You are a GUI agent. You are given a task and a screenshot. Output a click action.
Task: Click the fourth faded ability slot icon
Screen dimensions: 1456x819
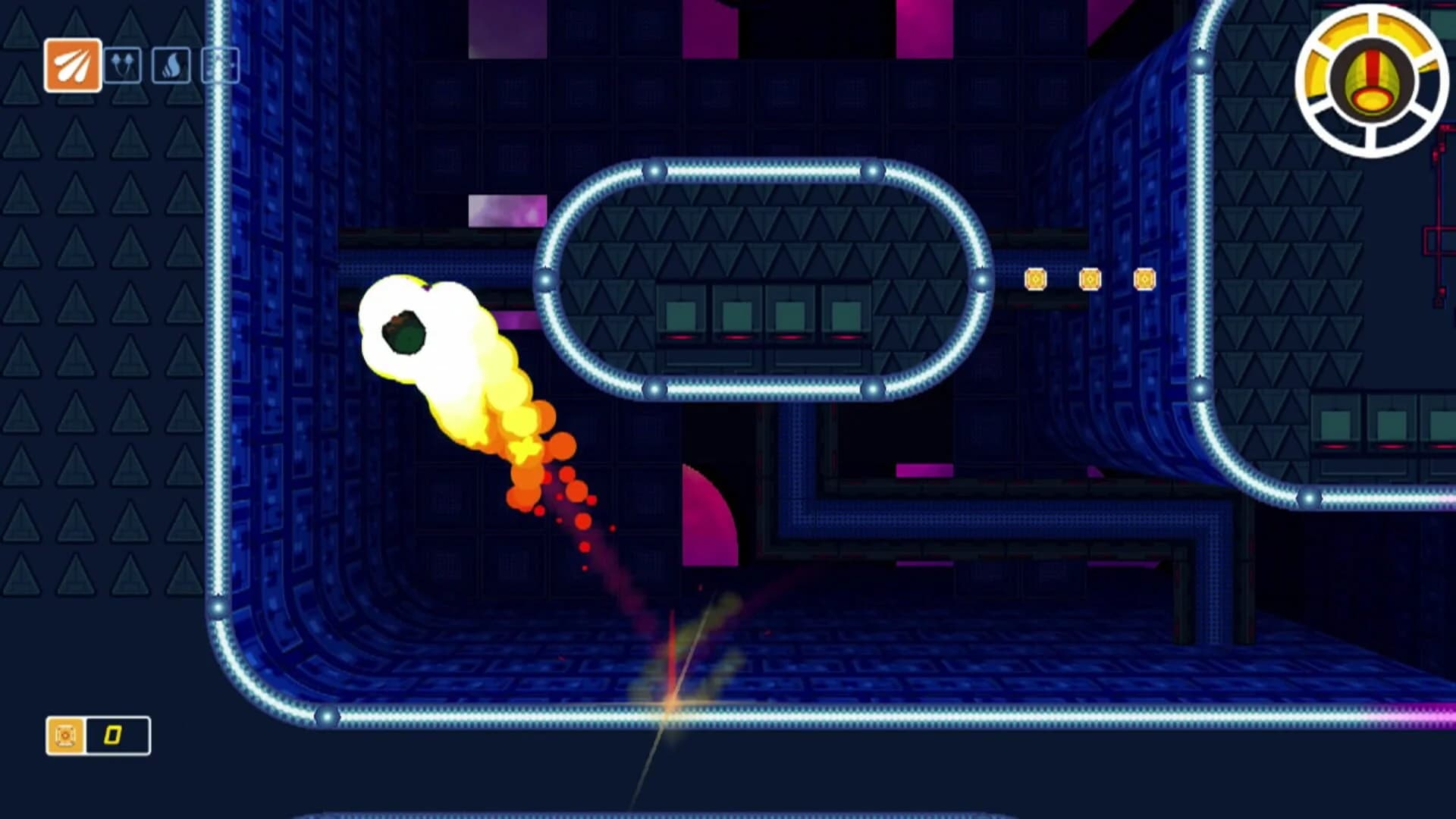[220, 65]
